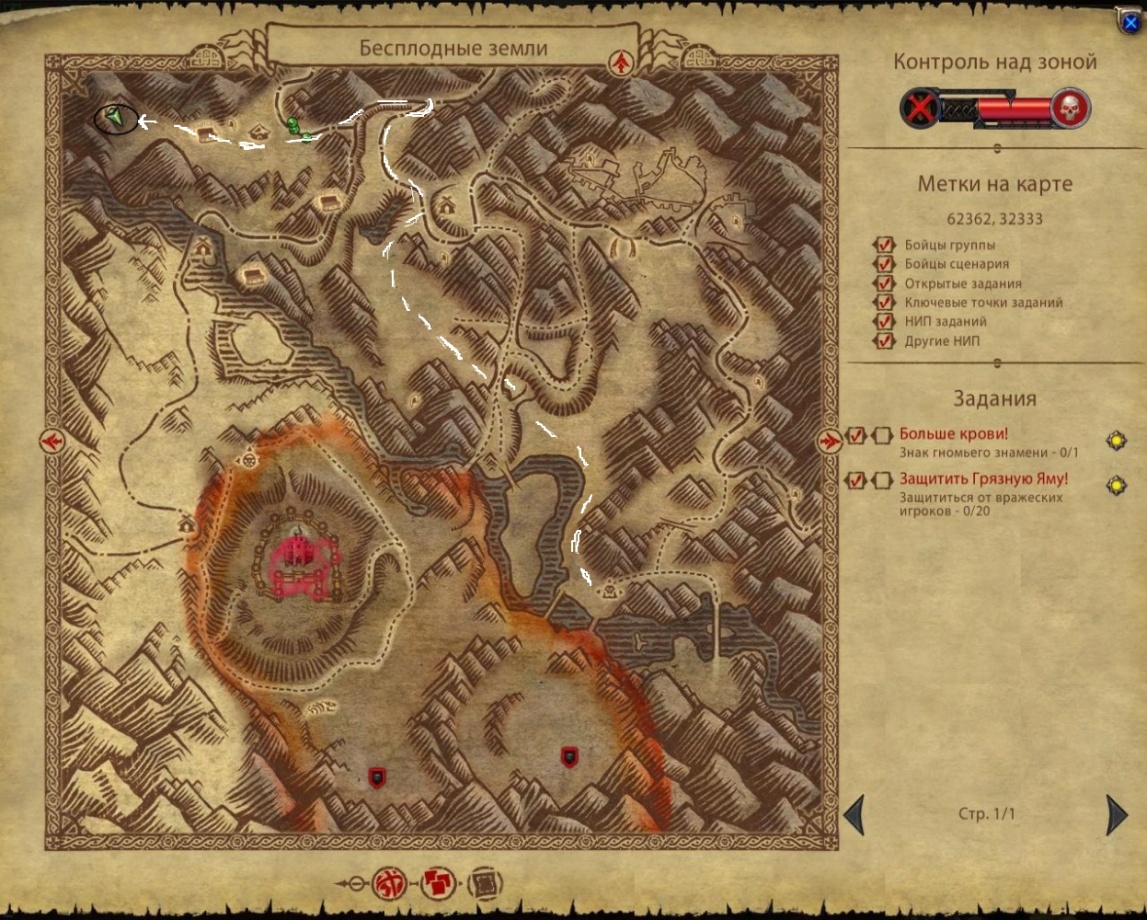Navigate map to the western zone

(52, 440)
